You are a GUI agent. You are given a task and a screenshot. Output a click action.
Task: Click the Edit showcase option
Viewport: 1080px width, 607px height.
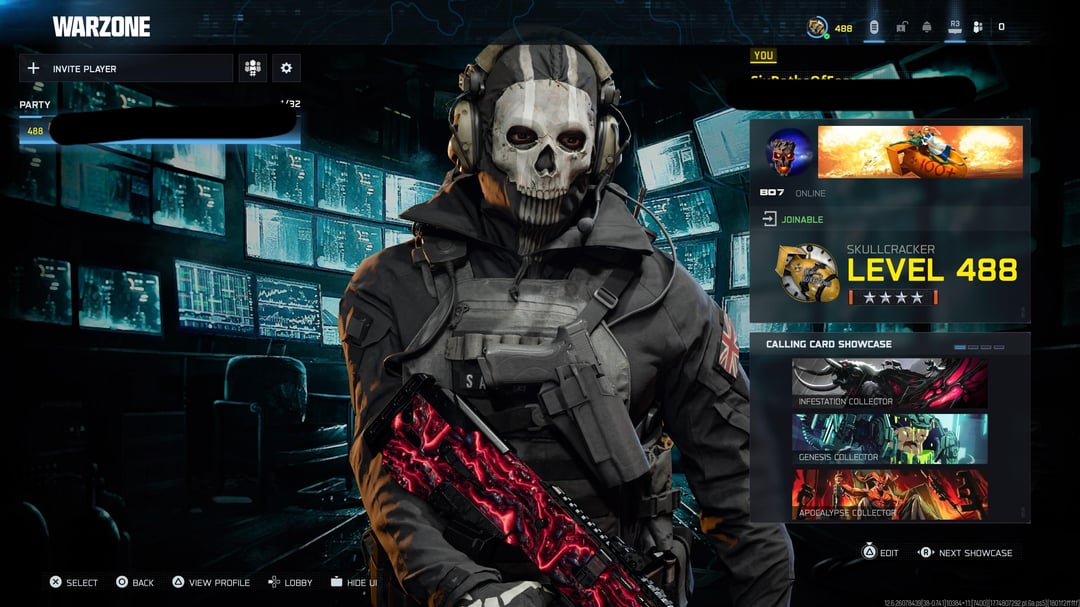[x=880, y=553]
